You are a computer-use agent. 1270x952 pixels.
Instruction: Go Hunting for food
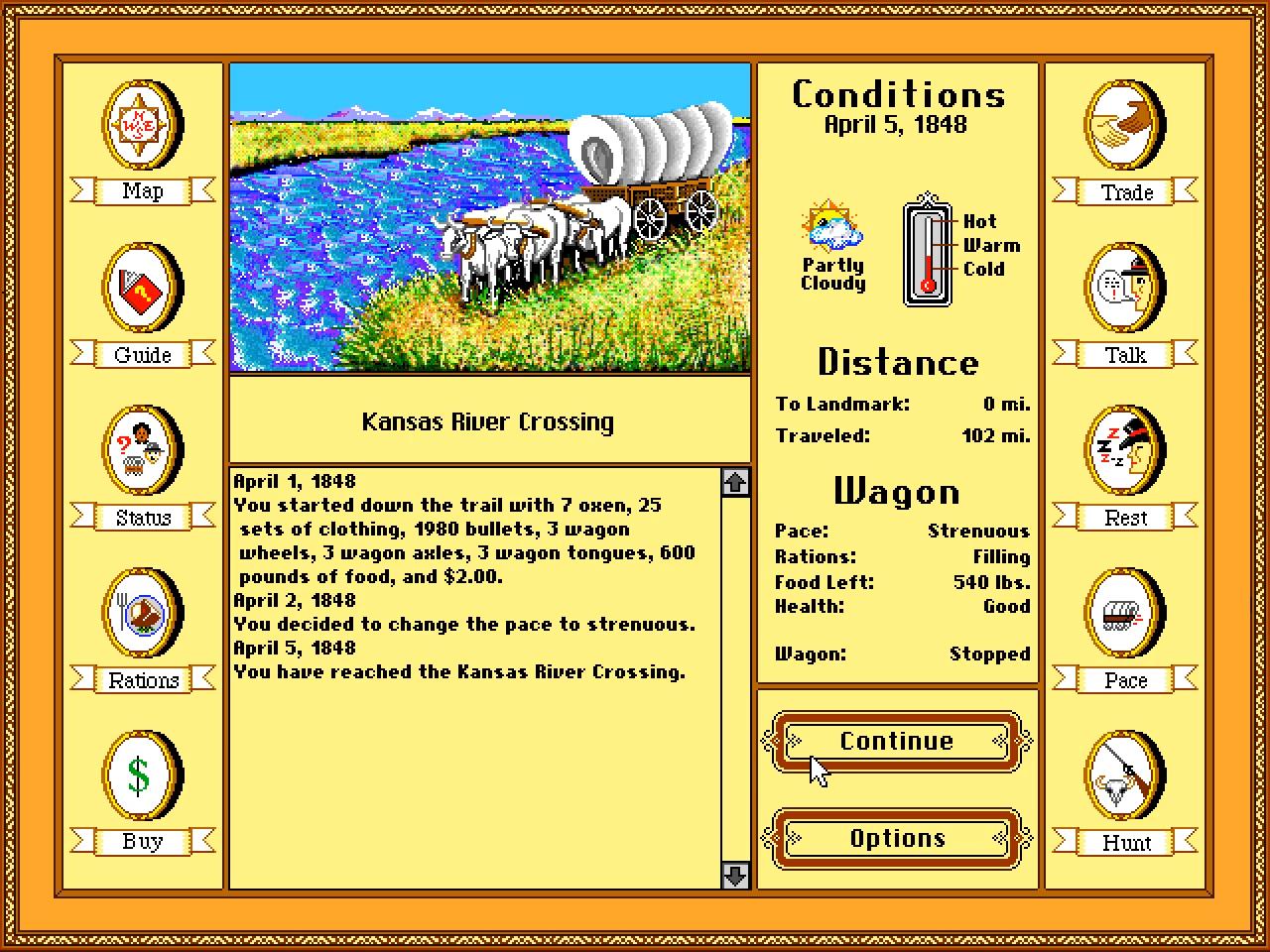click(x=1123, y=776)
